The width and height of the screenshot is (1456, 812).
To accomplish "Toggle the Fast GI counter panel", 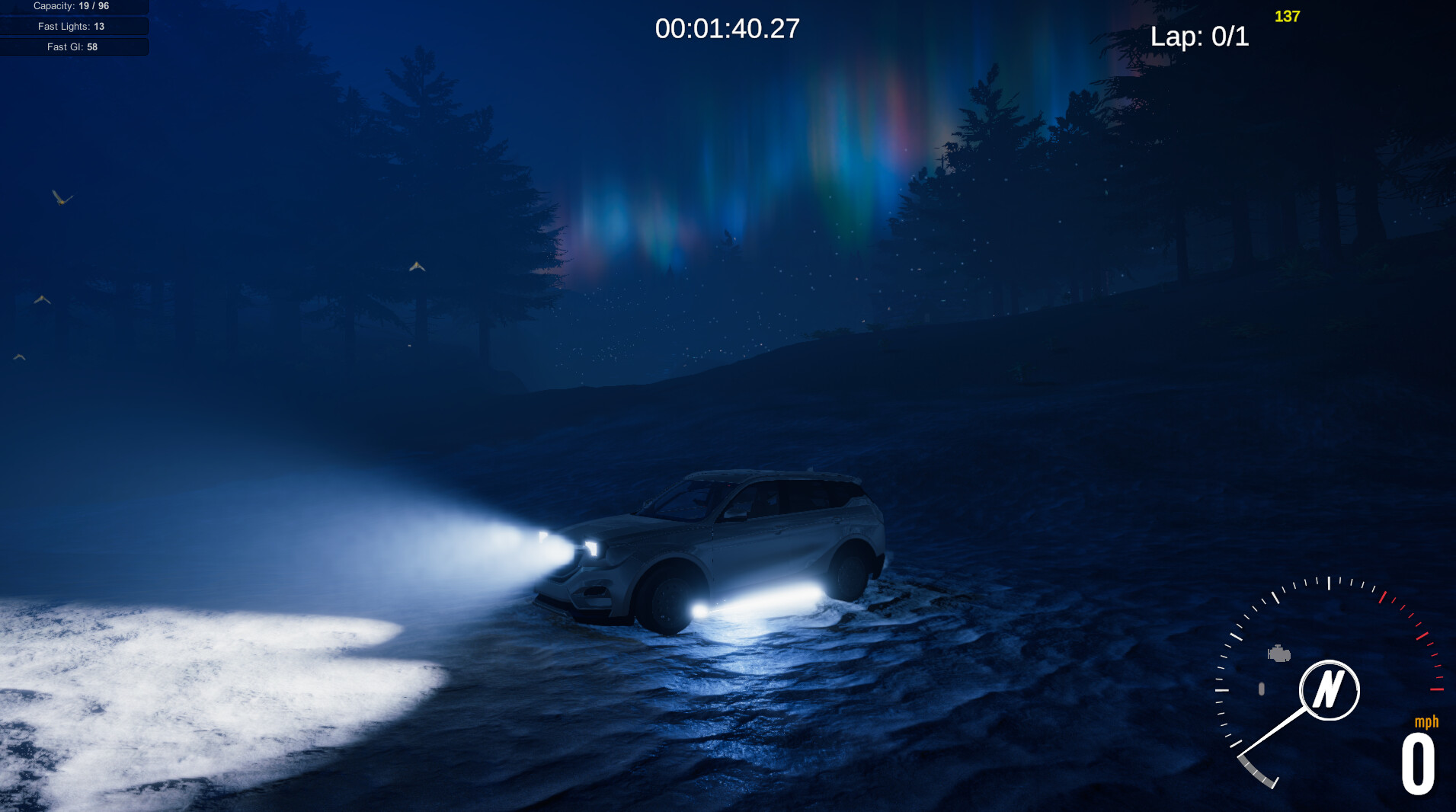I will coord(73,46).
